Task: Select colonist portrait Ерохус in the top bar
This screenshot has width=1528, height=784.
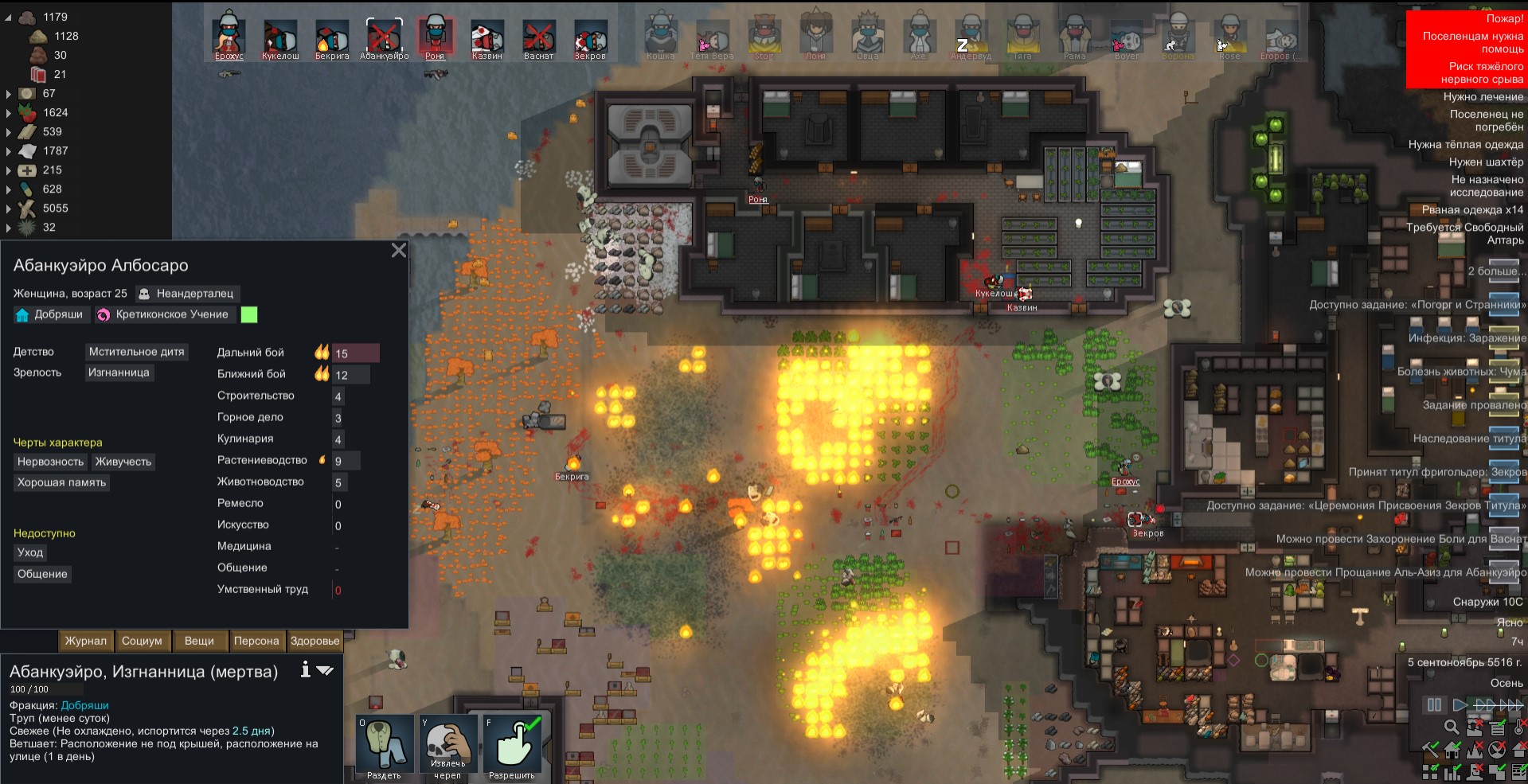Action: [229, 37]
